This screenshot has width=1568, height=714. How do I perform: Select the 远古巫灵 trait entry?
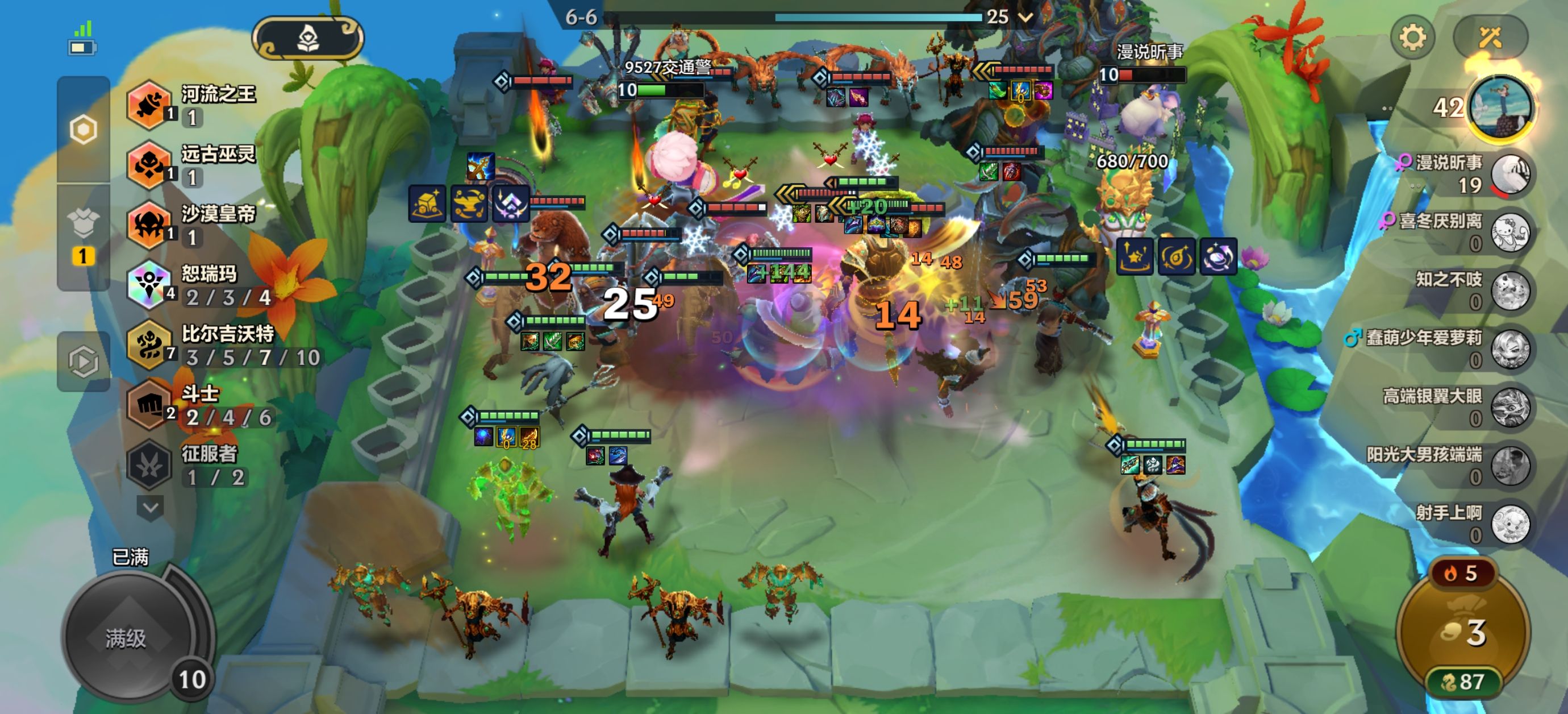[194, 164]
